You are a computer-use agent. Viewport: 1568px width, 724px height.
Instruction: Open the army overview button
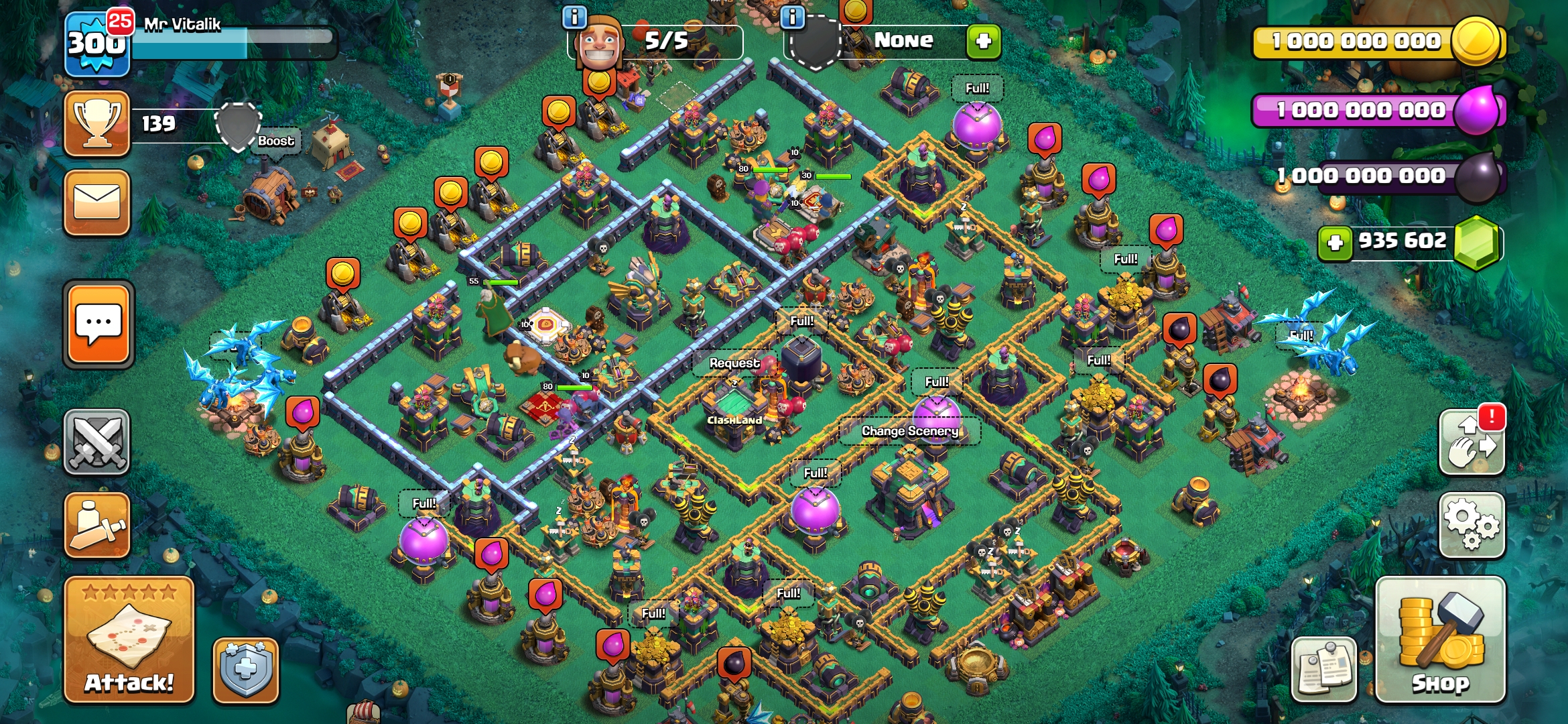coord(97,525)
